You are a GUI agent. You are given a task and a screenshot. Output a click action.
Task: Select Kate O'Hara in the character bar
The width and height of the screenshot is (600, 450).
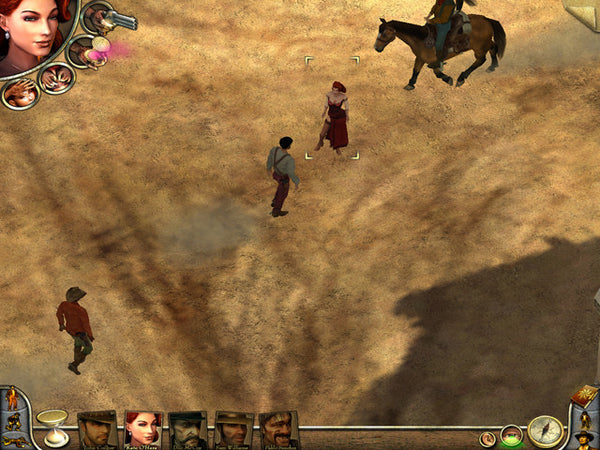143,429
